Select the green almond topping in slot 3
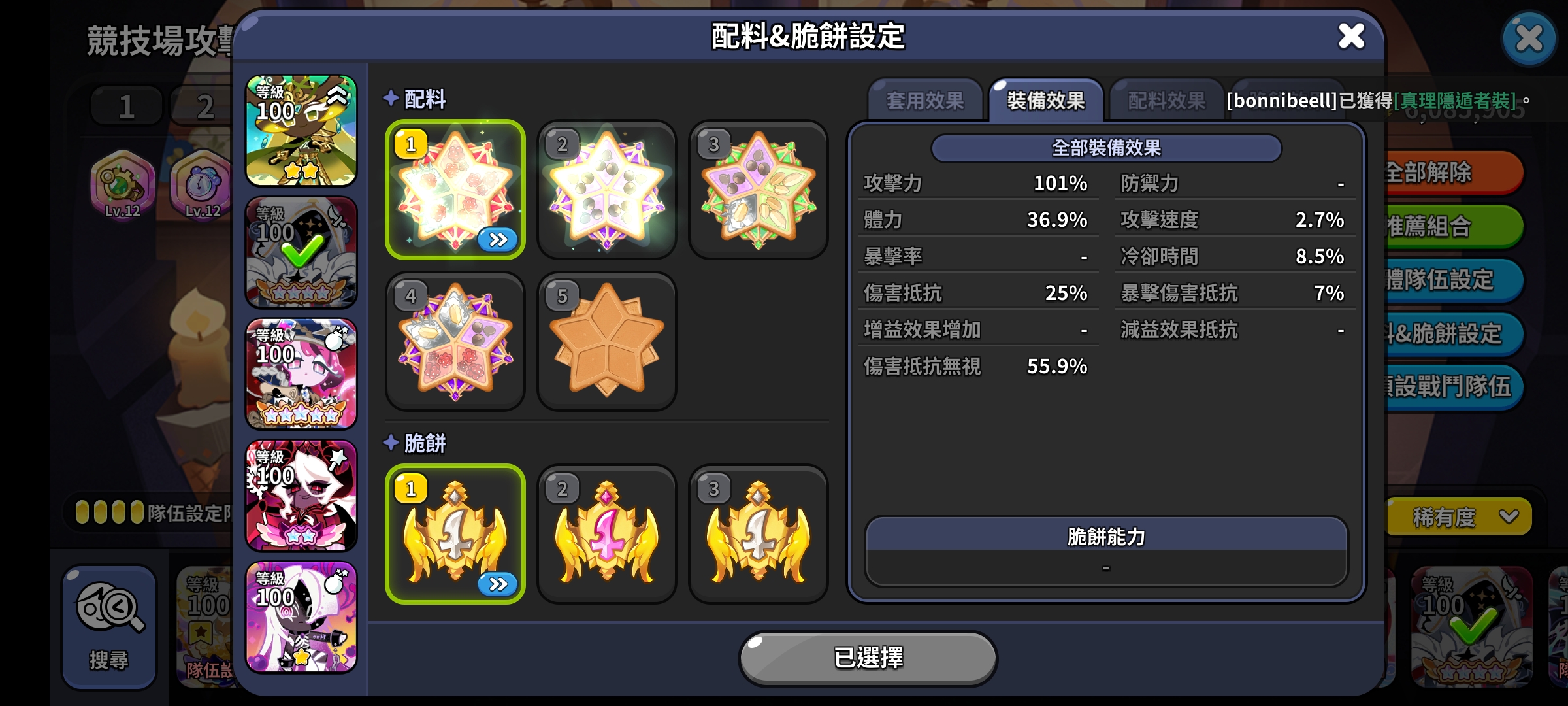Screen dimensions: 1568x706 758,190
